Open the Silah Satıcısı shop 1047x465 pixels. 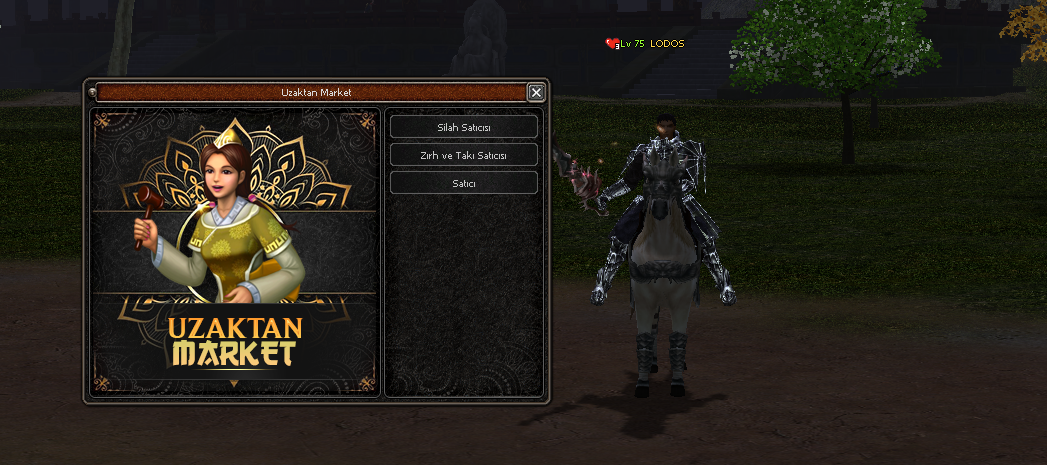point(463,127)
